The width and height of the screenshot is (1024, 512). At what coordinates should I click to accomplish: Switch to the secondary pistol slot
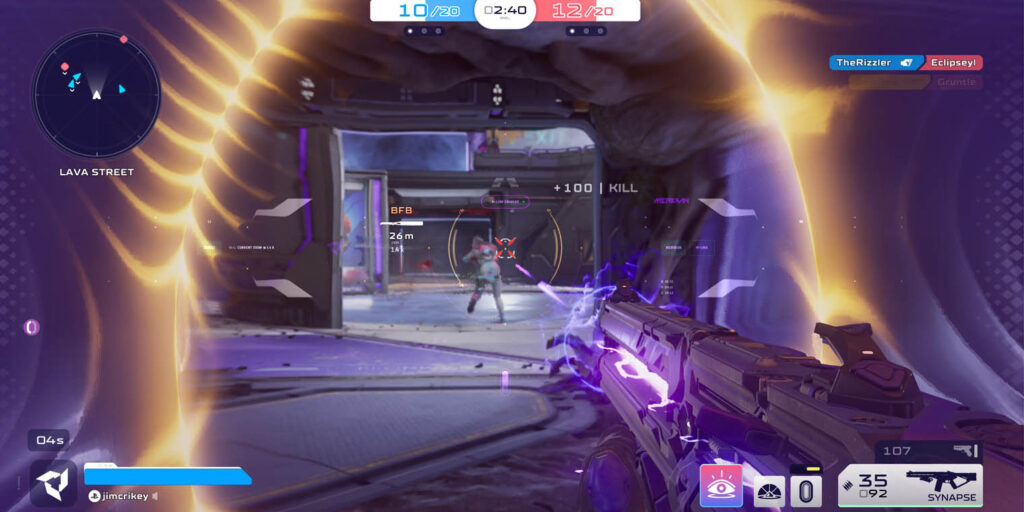[x=928, y=451]
